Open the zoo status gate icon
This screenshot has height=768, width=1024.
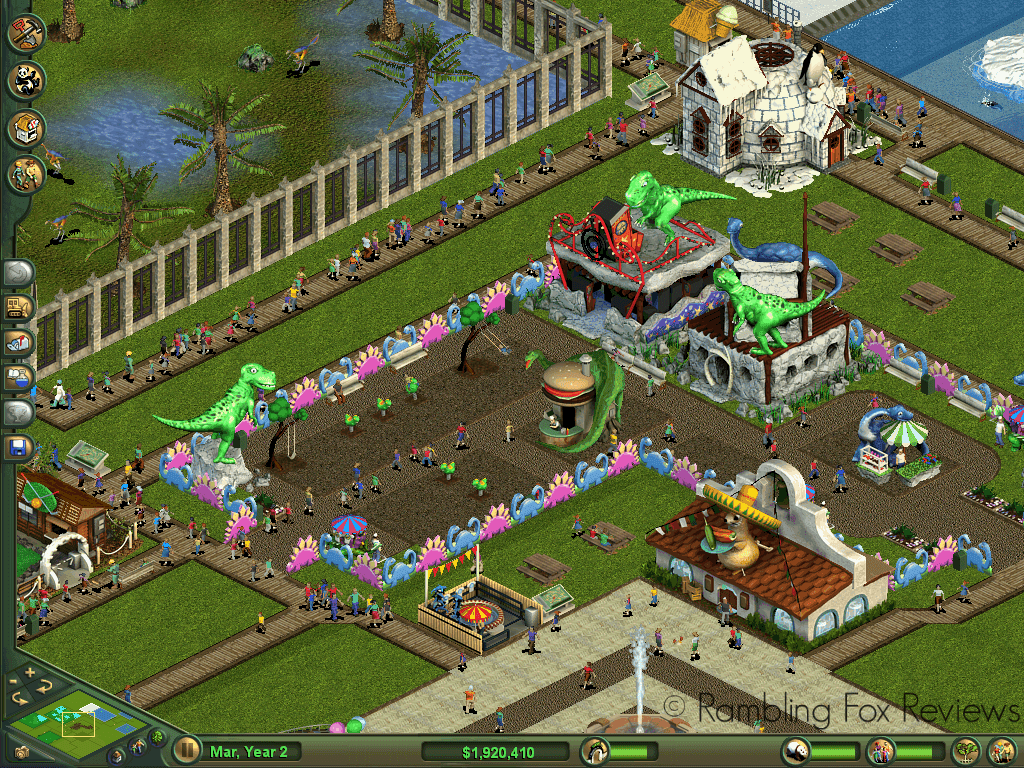tap(595, 750)
